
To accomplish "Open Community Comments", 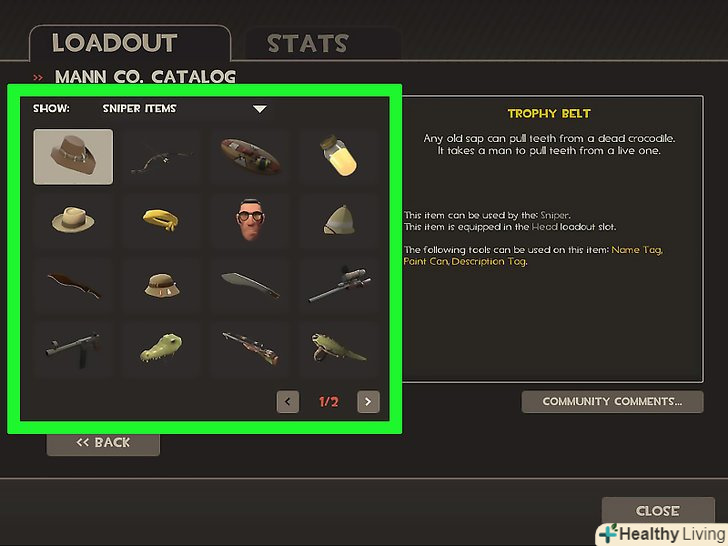I will click(612, 402).
